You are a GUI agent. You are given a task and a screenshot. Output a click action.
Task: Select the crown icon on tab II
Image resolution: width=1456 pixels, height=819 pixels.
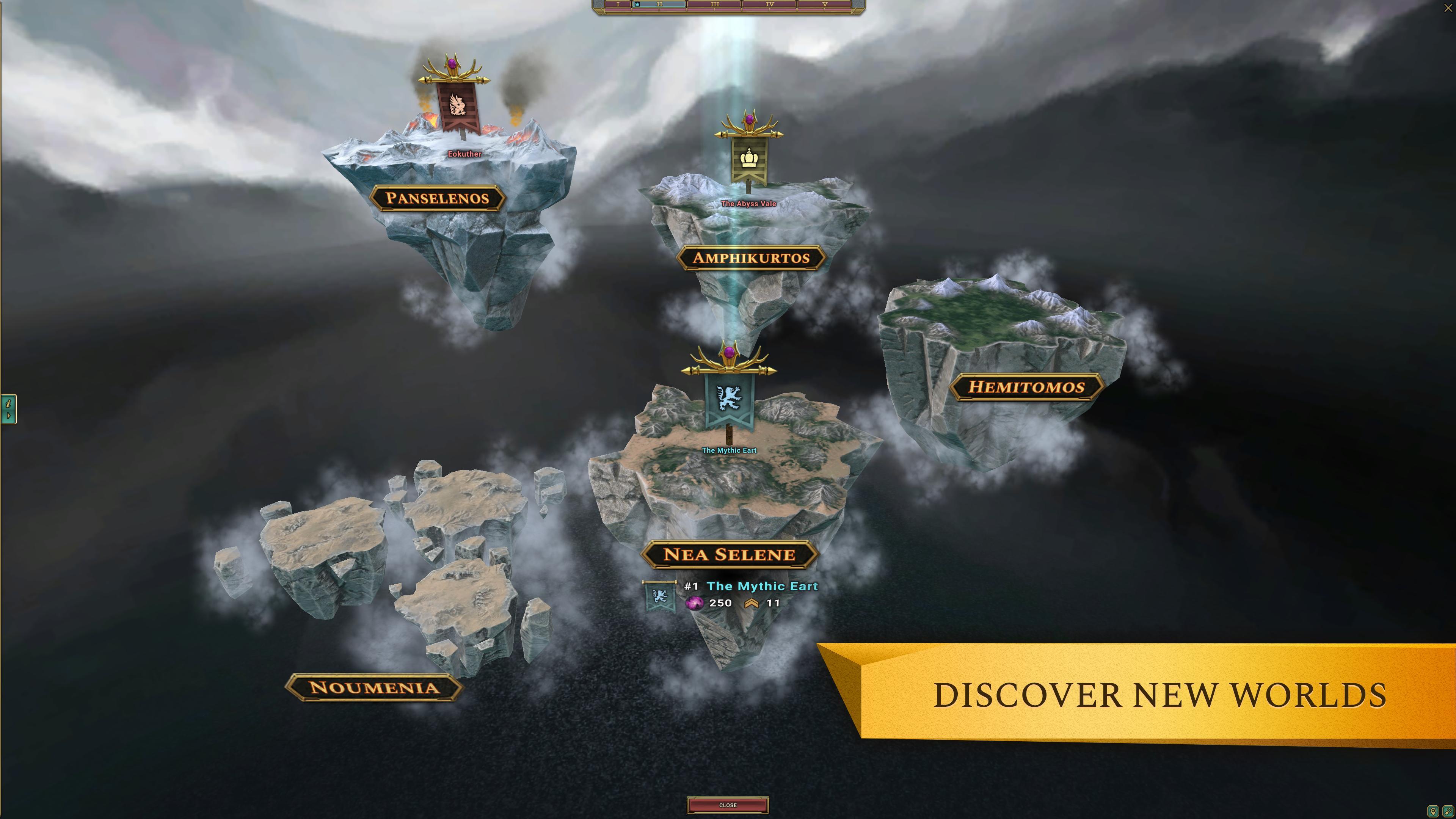point(637,4)
